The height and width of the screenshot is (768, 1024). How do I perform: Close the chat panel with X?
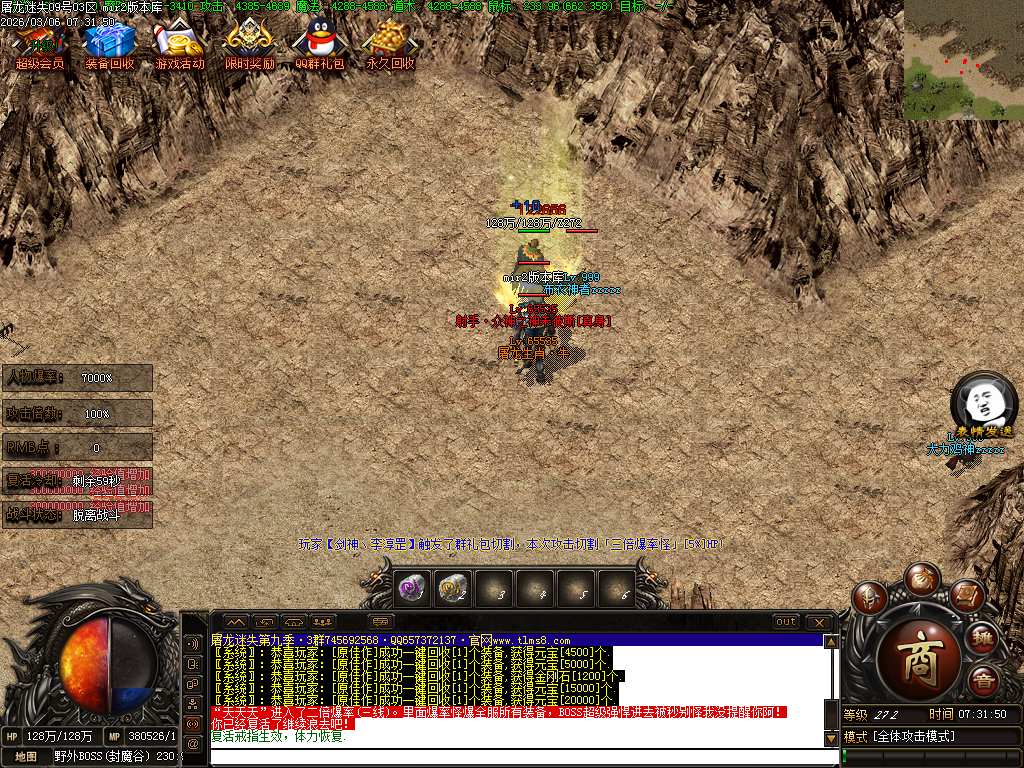pyautogui.click(x=819, y=622)
